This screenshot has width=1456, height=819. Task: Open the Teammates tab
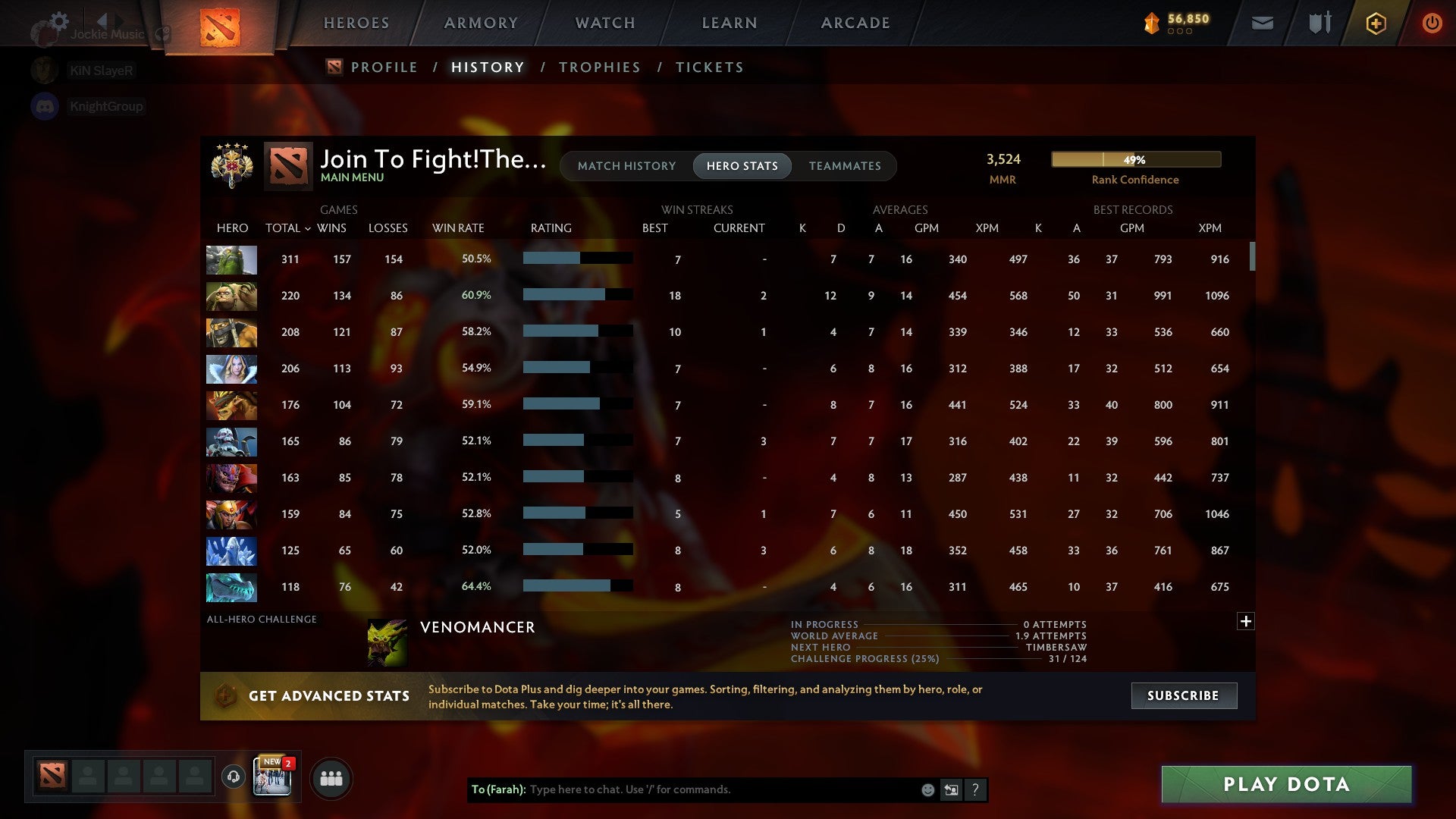coord(844,165)
